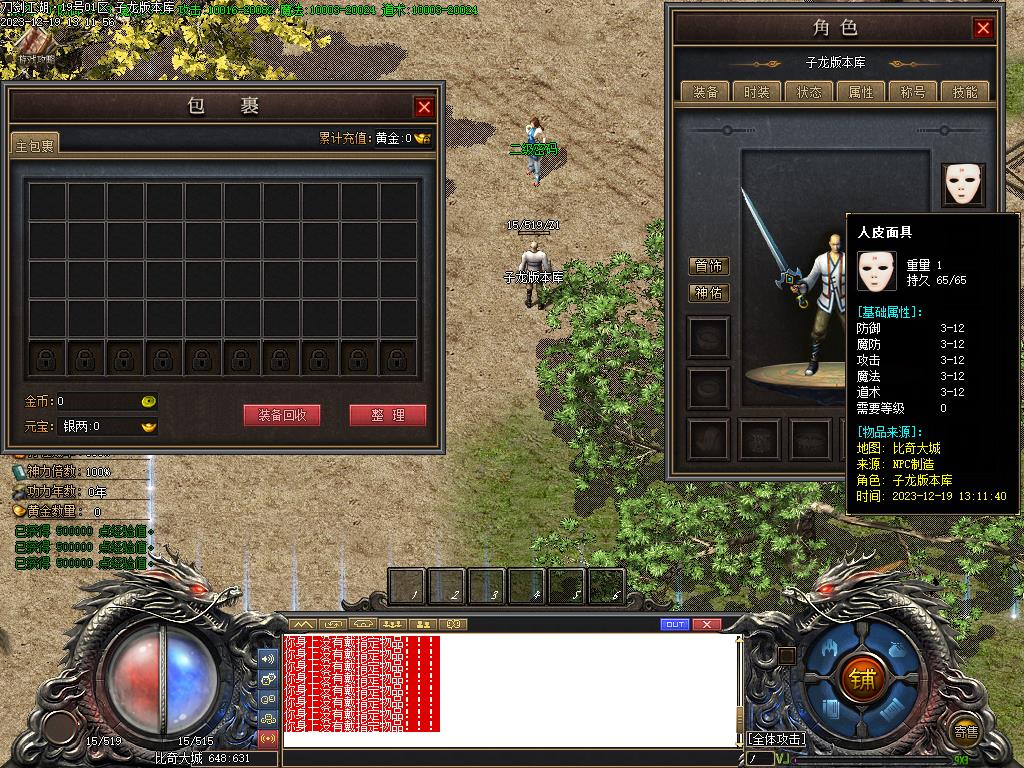Screen dimensions: 1024x768
Task: Switch to the 属性 attributes tab
Action: [x=861, y=91]
